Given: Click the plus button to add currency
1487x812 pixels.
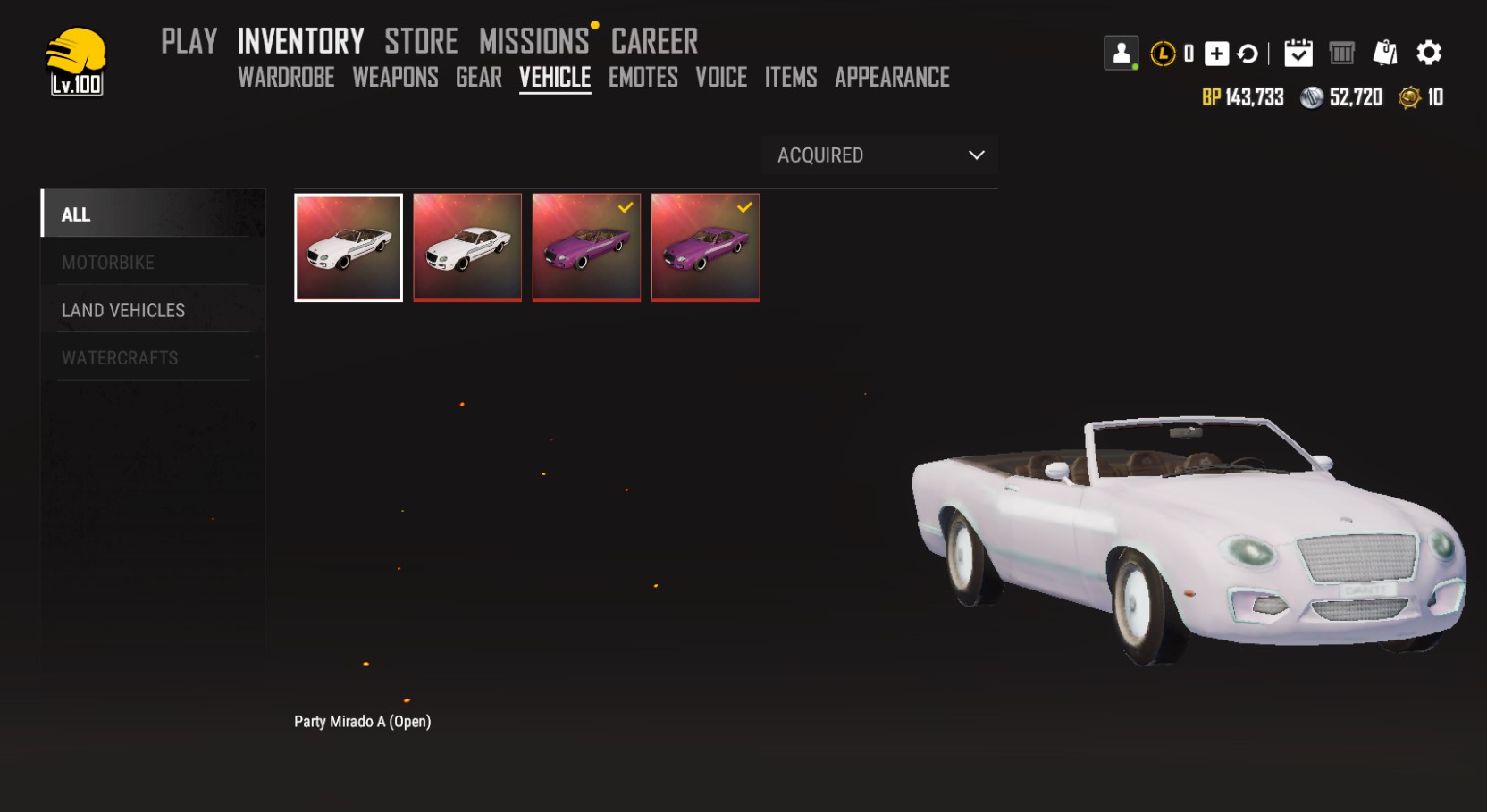Looking at the screenshot, I should (1216, 54).
